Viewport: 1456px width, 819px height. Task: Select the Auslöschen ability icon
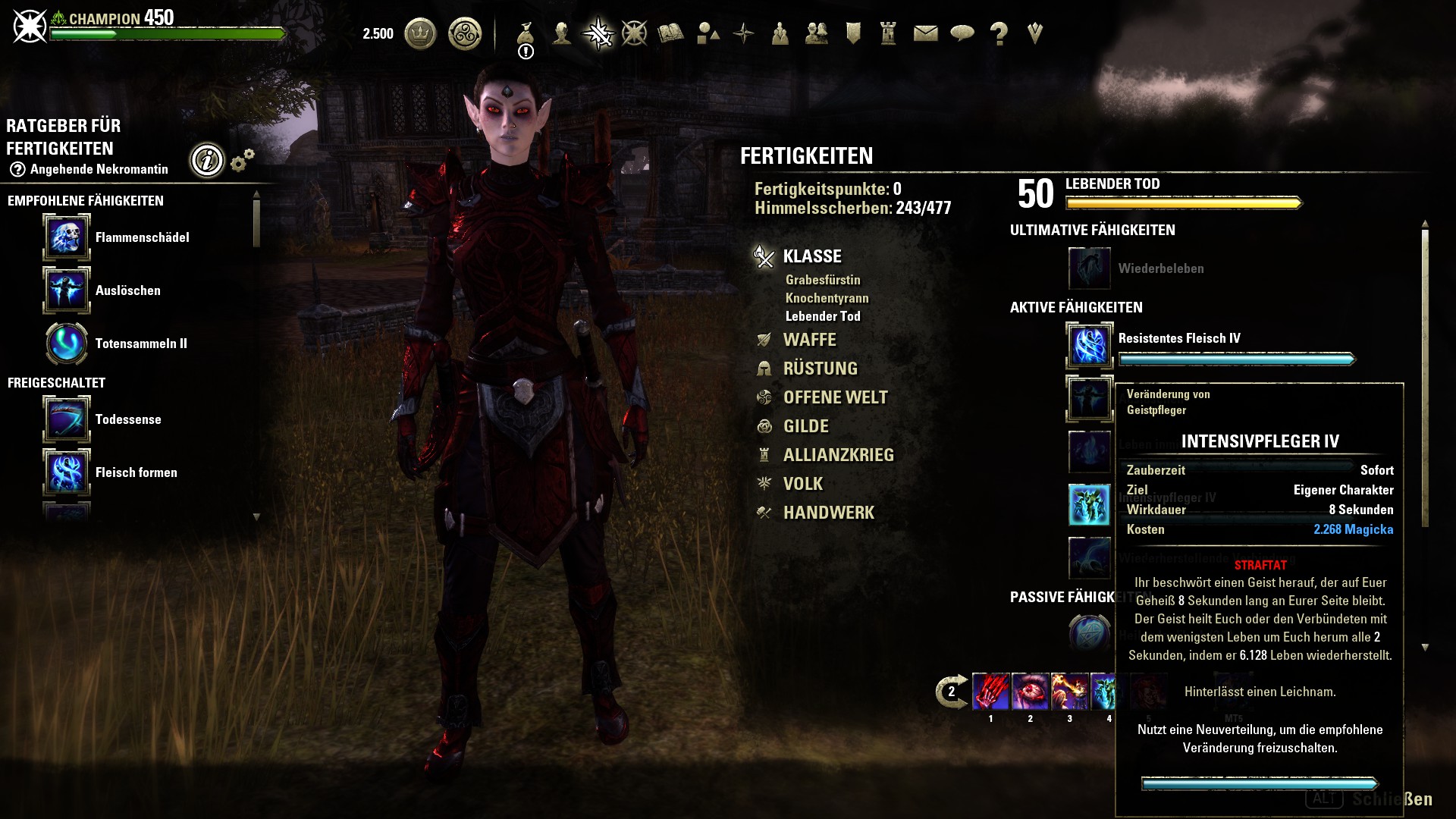(x=67, y=290)
